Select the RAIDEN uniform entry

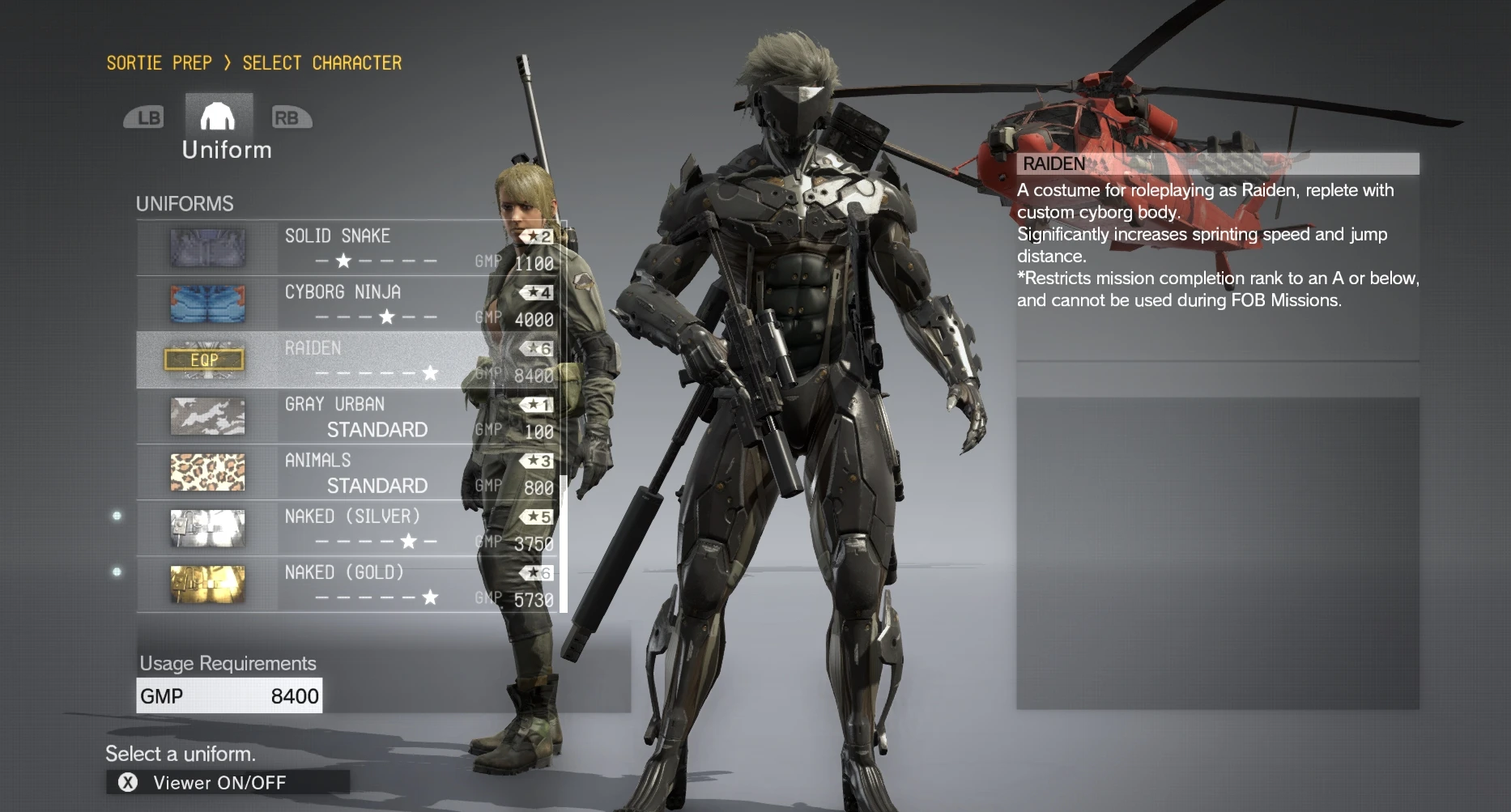tap(340, 359)
